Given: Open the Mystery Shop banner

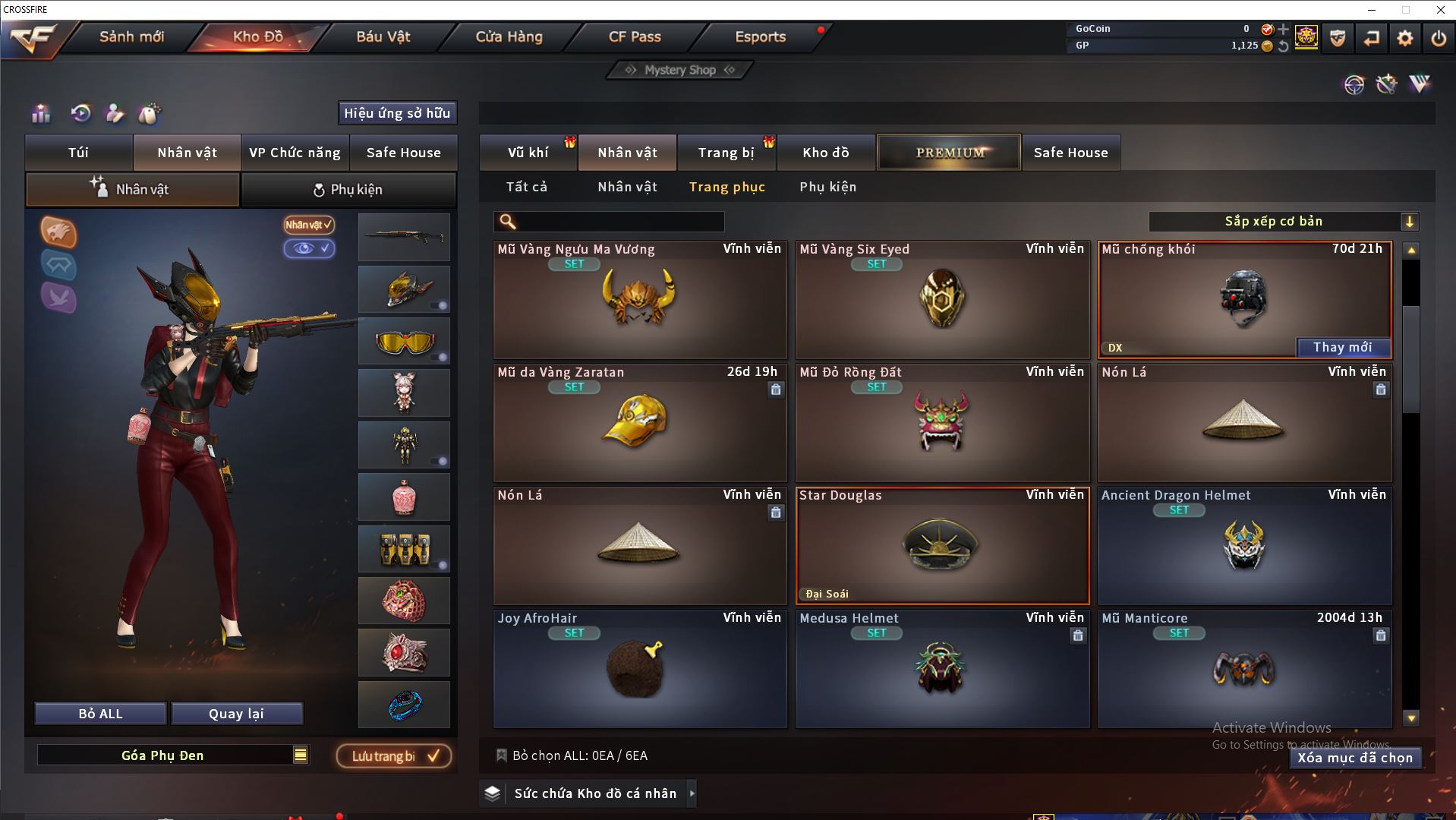Looking at the screenshot, I should point(679,70).
